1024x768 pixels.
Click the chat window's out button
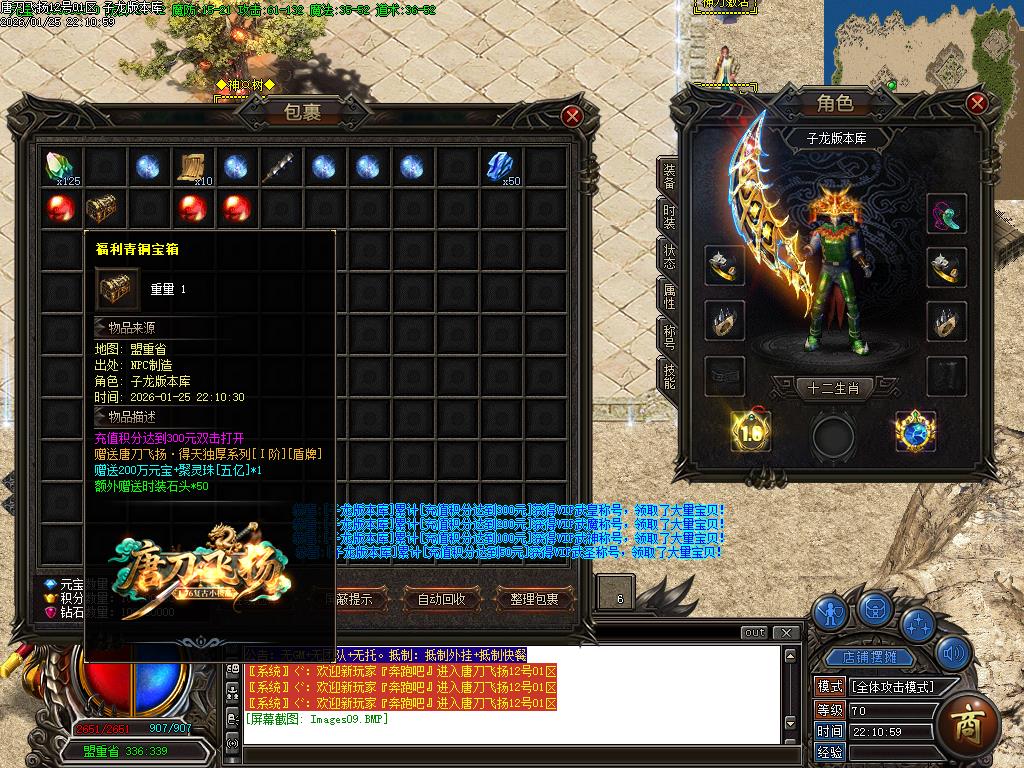click(755, 633)
